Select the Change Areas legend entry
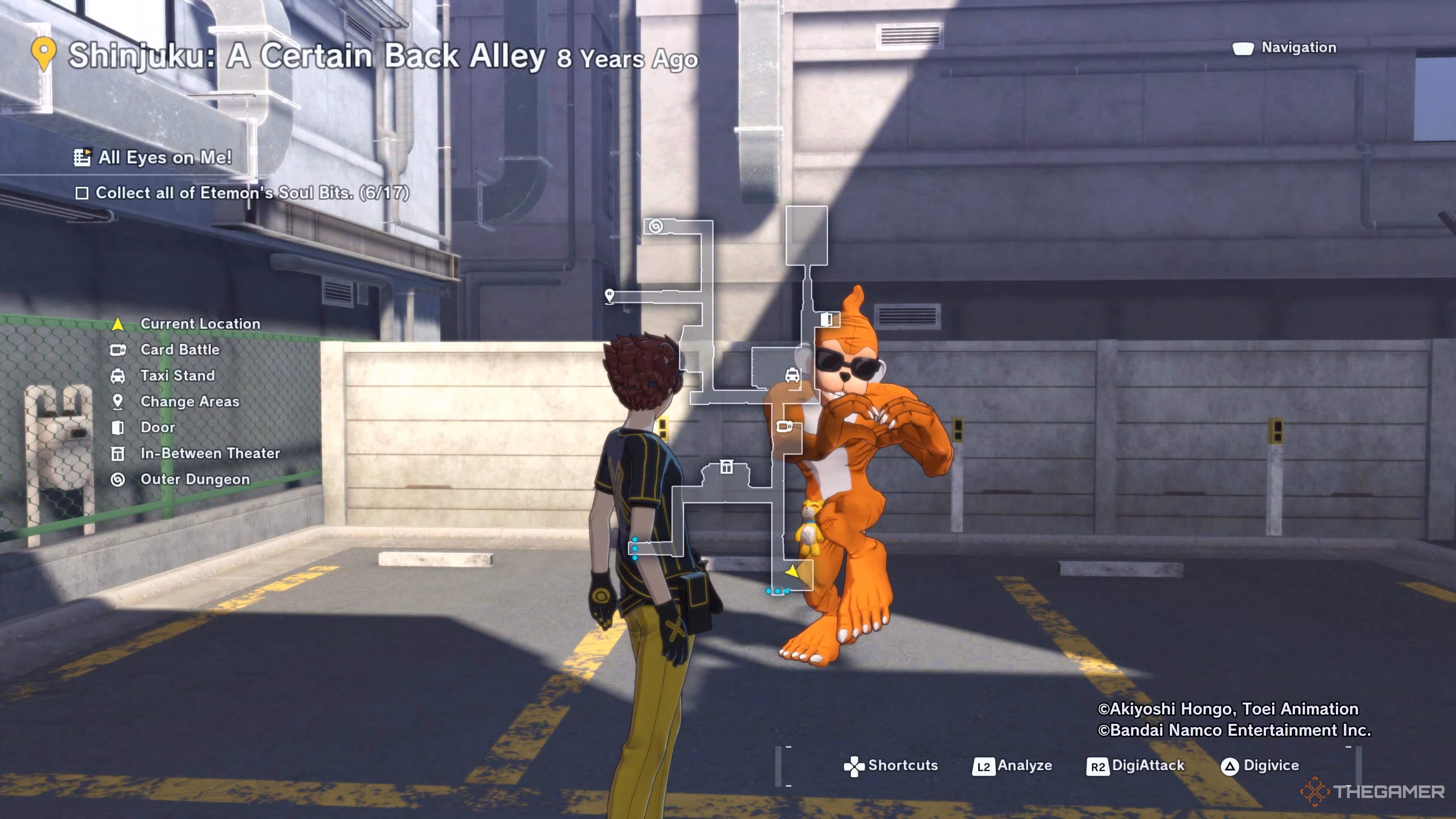This screenshot has width=1456, height=819. [x=189, y=402]
